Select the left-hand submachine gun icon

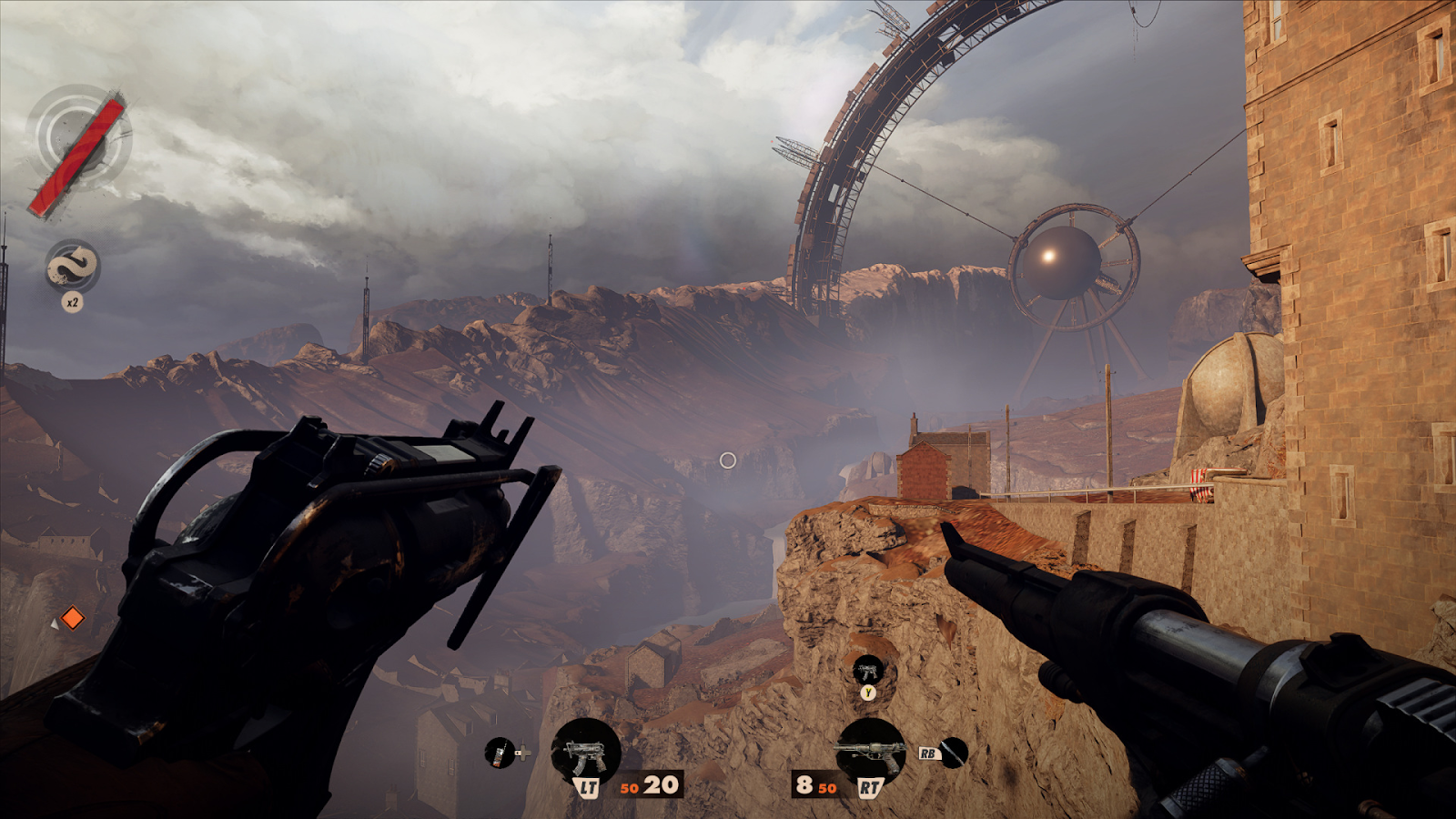coord(586,752)
